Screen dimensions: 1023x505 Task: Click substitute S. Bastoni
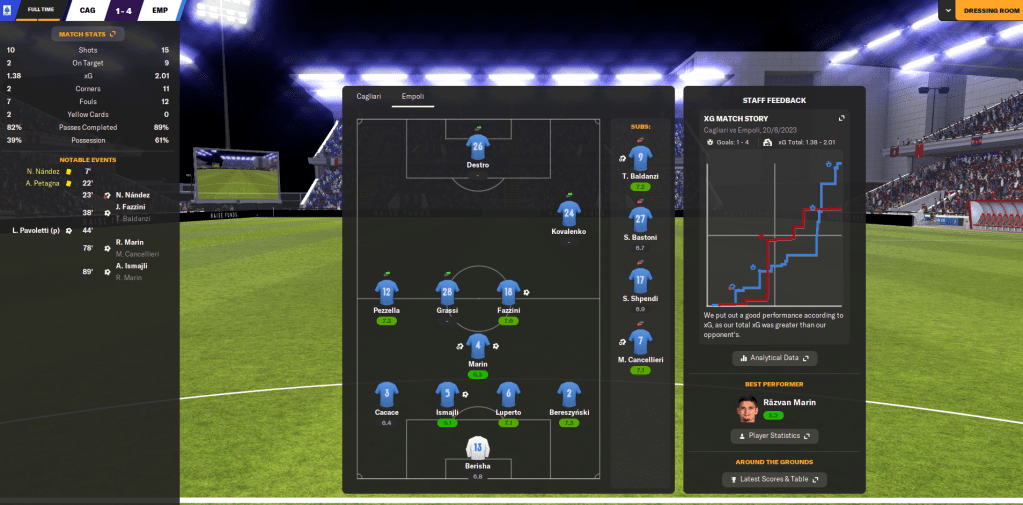pos(640,219)
